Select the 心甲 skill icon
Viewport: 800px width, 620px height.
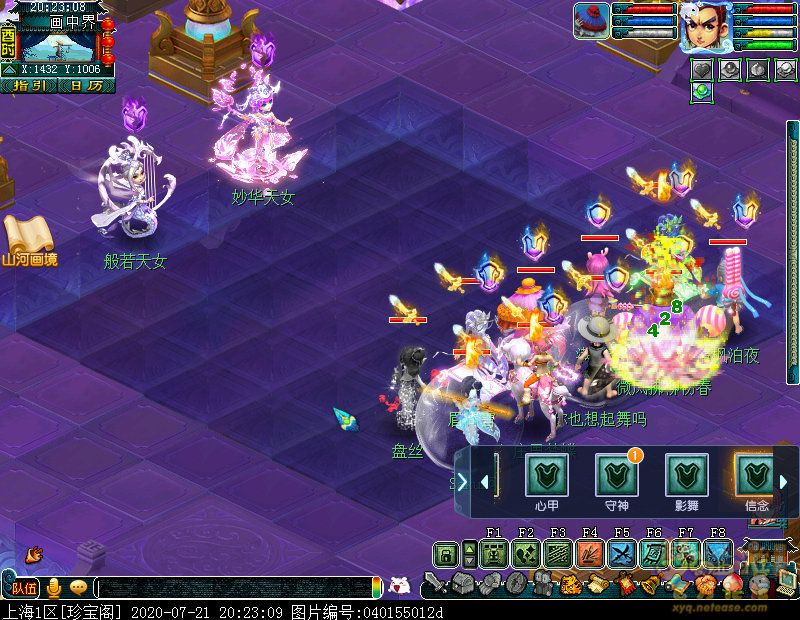pos(546,475)
